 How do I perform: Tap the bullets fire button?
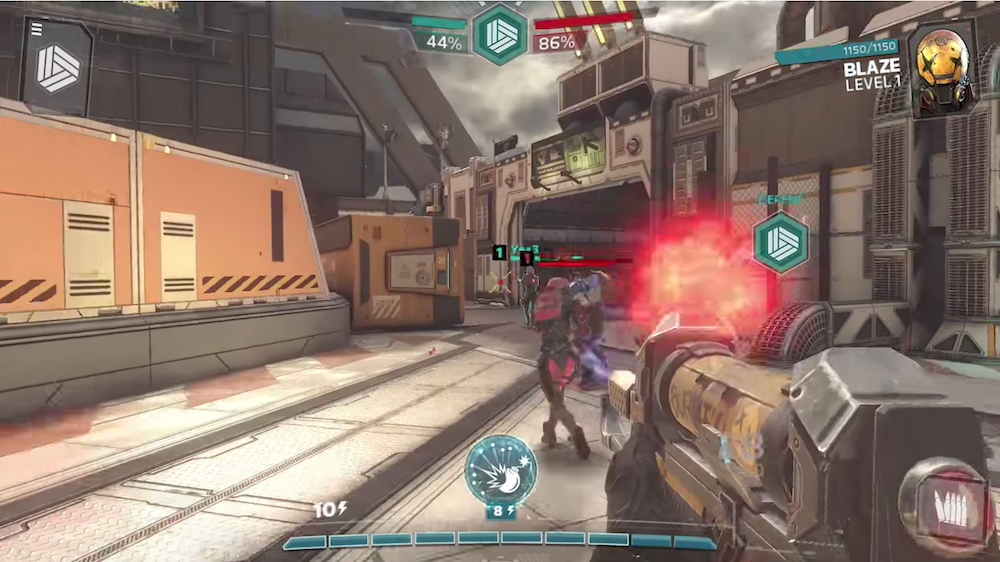946,506
